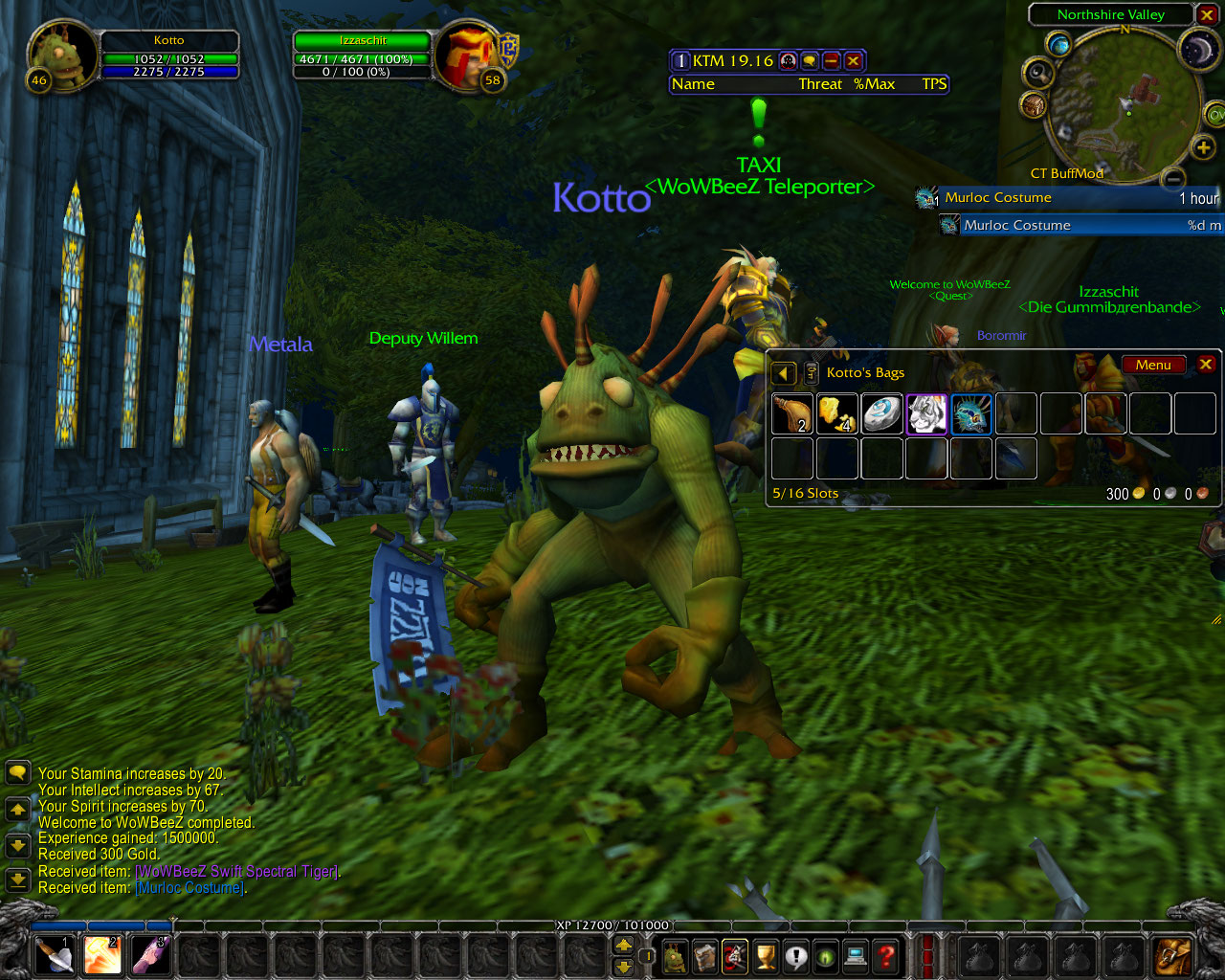Pick the meat haunch stack in bags
The height and width of the screenshot is (980, 1225).
(791, 414)
